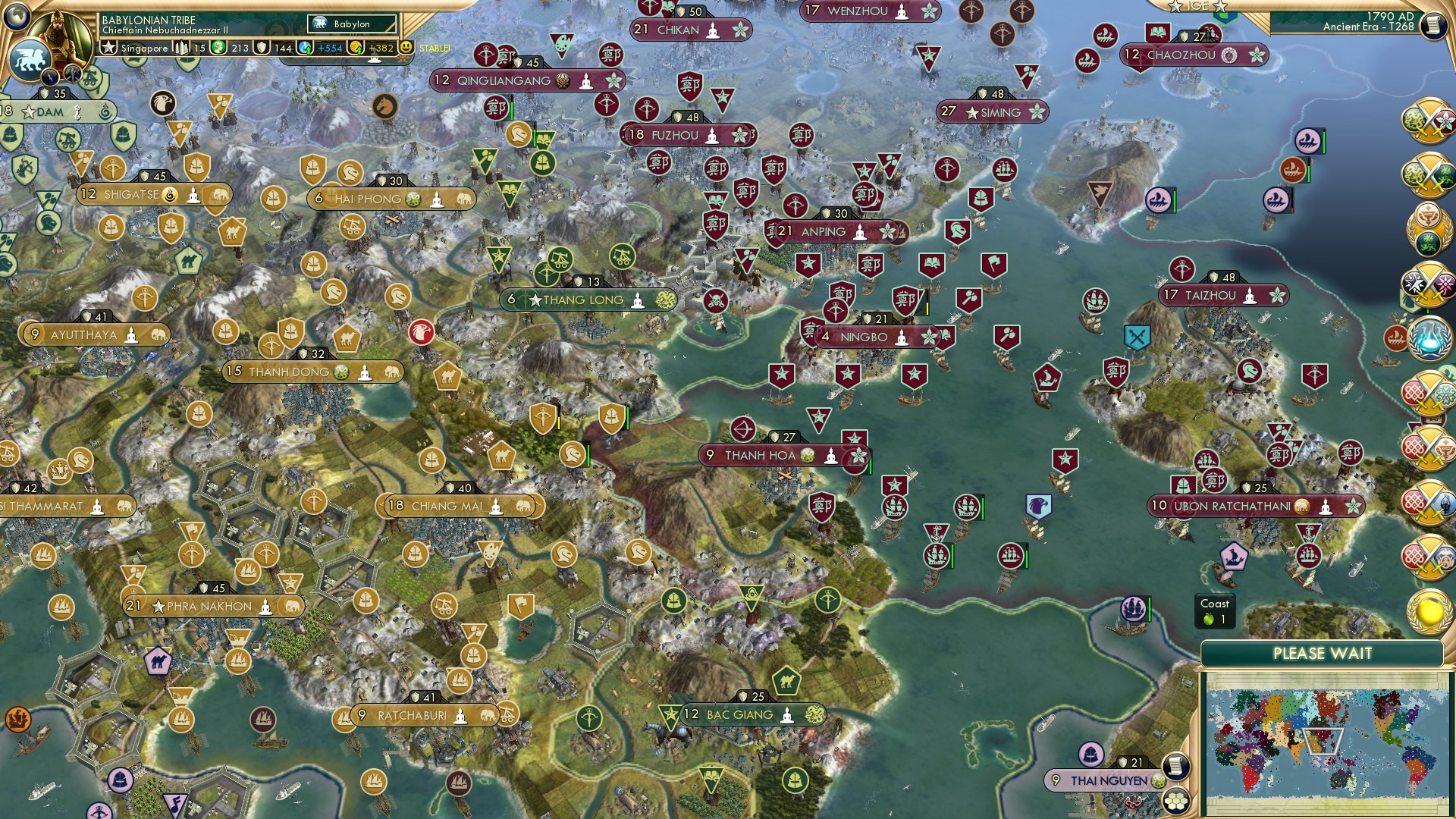Image resolution: width=1456 pixels, height=819 pixels.
Task: Click the PLEASE WAIT button
Action: point(1323,652)
